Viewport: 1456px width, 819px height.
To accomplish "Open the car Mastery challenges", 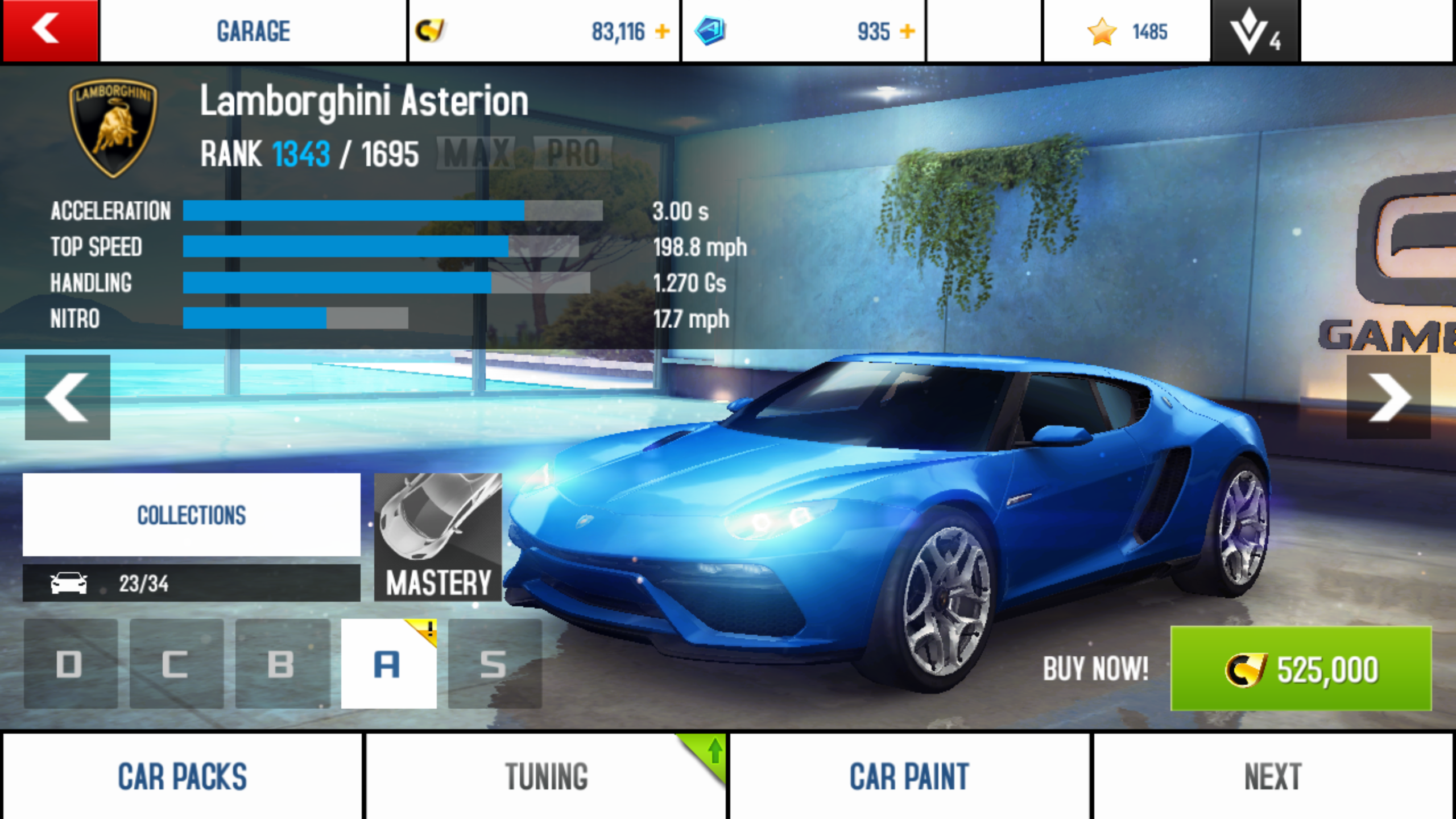I will [437, 537].
